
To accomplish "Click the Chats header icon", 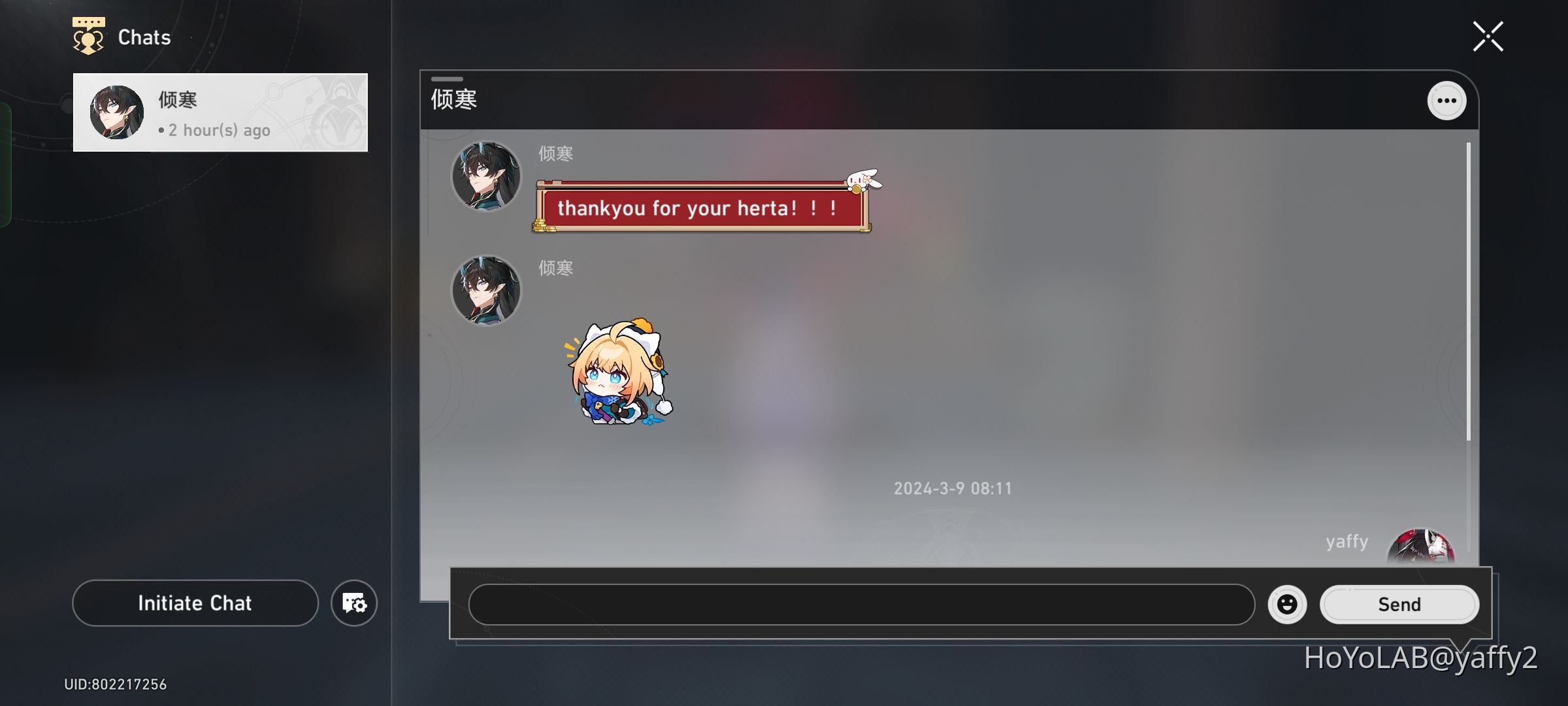I will pos(88,36).
